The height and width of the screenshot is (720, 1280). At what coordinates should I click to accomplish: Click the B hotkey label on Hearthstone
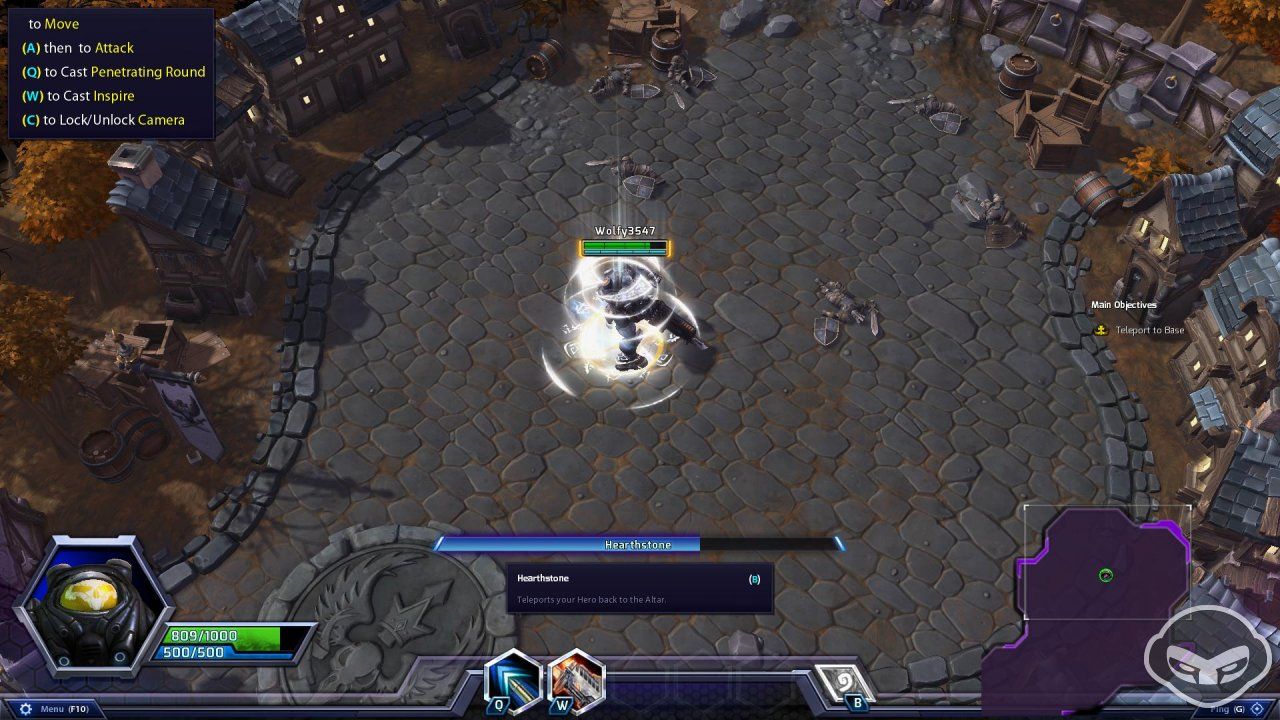(859, 703)
